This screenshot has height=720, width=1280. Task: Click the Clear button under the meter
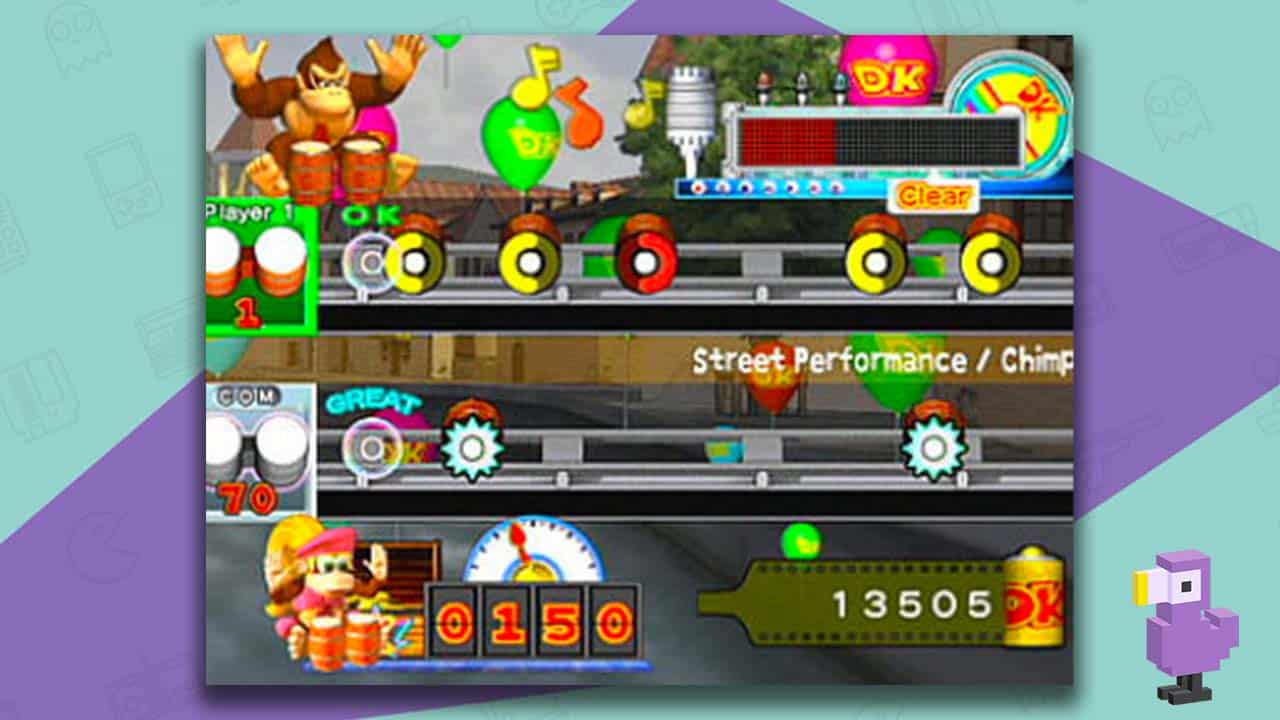point(932,197)
